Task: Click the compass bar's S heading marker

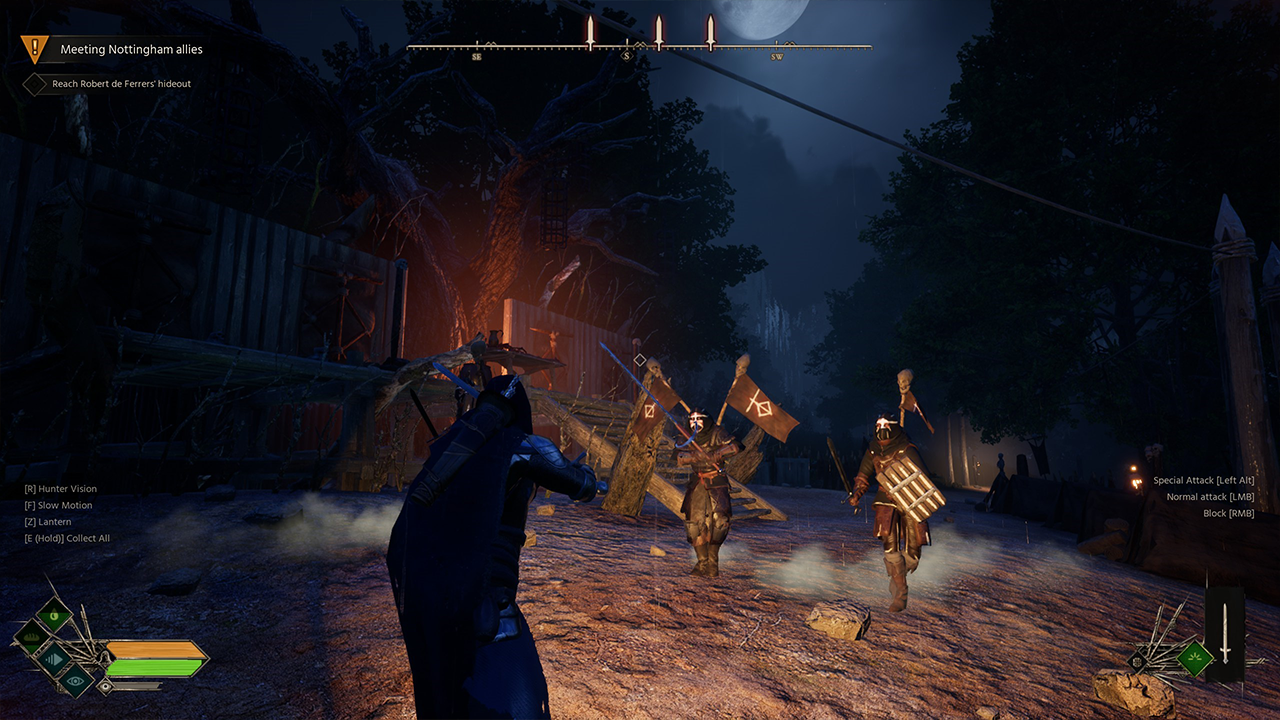Action: click(627, 56)
